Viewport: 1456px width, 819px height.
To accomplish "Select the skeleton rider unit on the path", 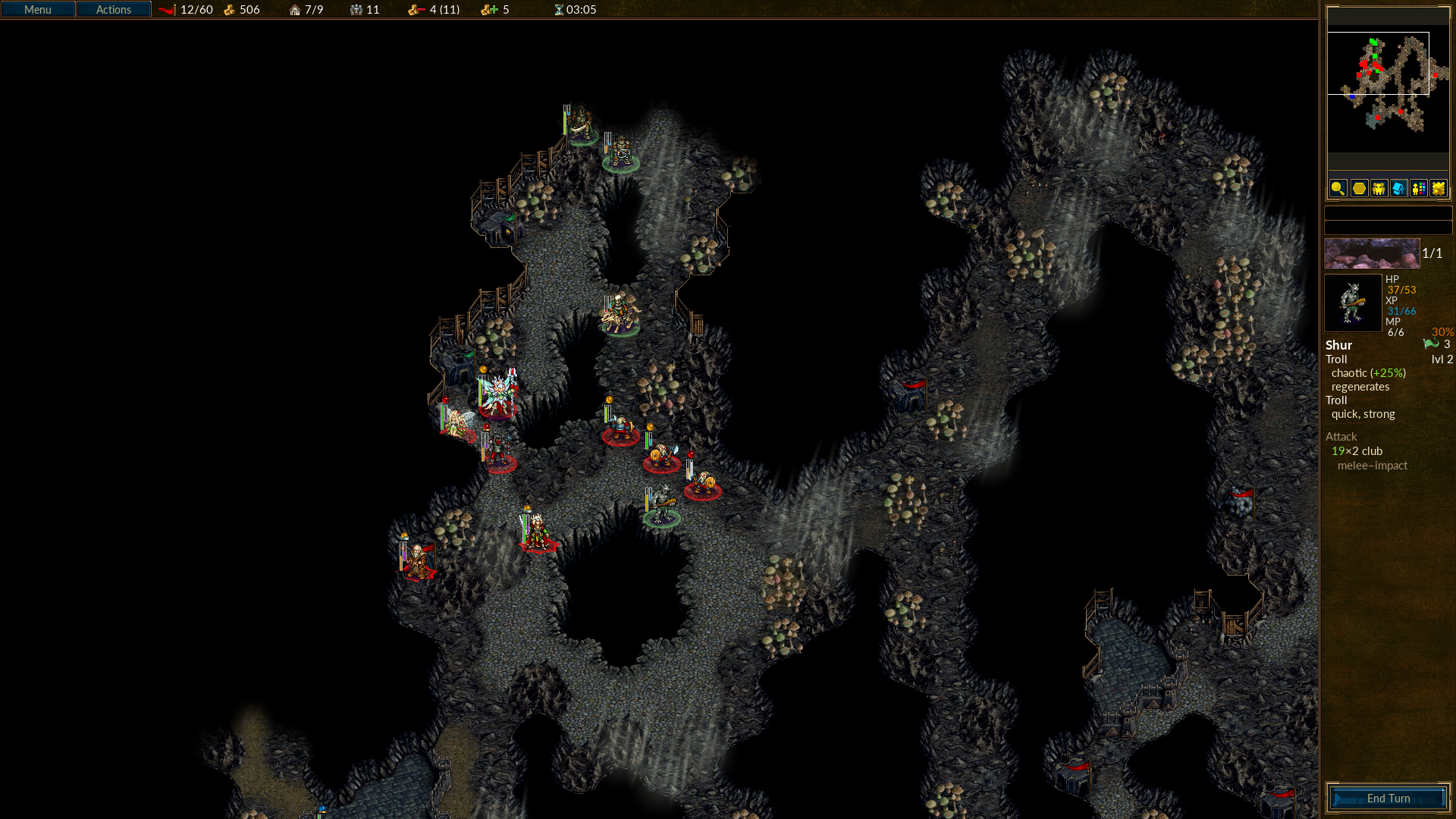I will [x=620, y=314].
